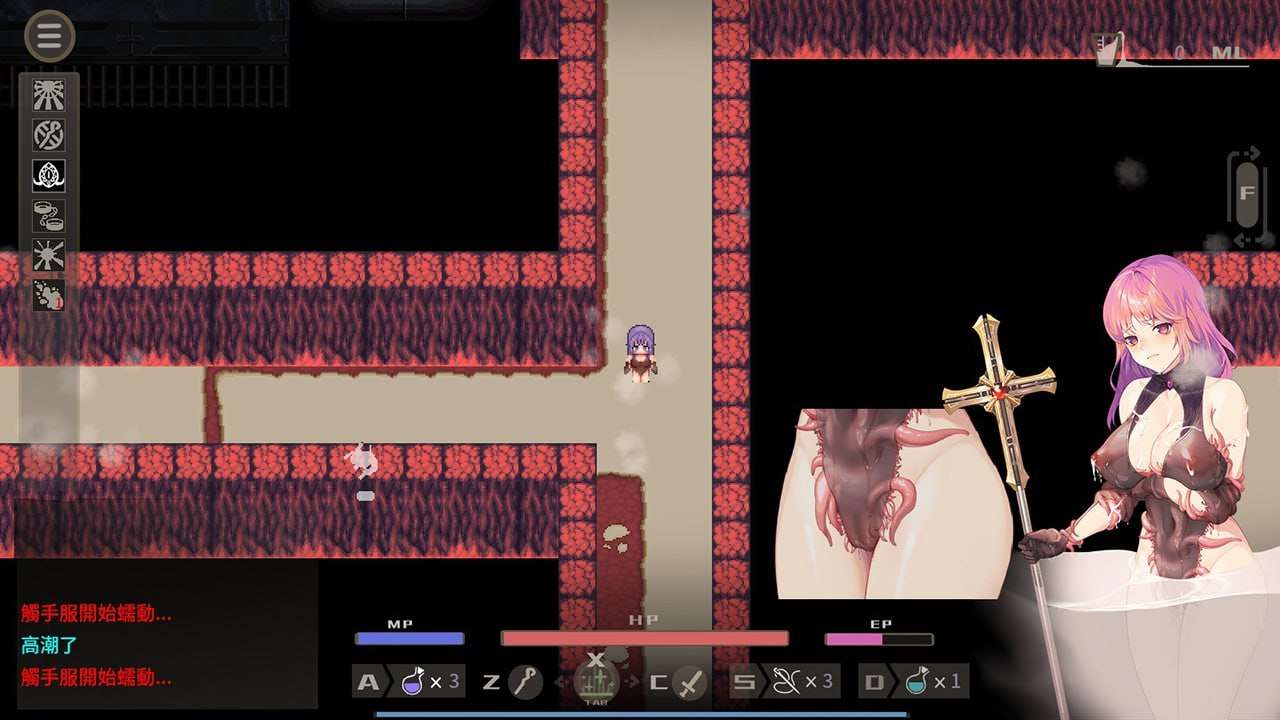Click the tentacle-coil status icon in the sidebar
The height and width of the screenshot is (720, 1280).
click(x=47, y=136)
